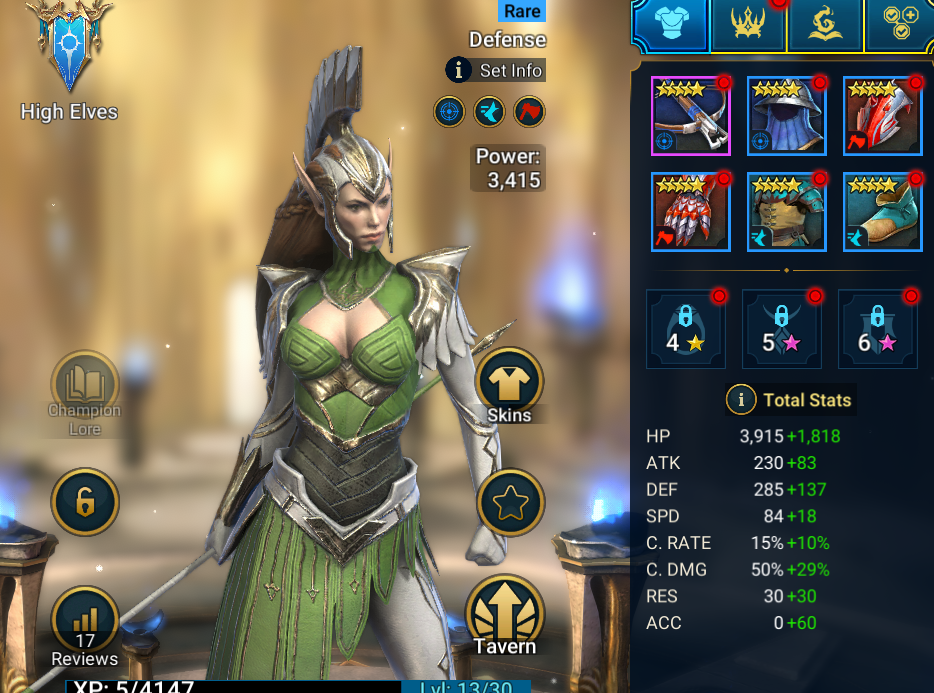Select the clawed gauntlets slot
This screenshot has width=934, height=693.
(x=690, y=212)
